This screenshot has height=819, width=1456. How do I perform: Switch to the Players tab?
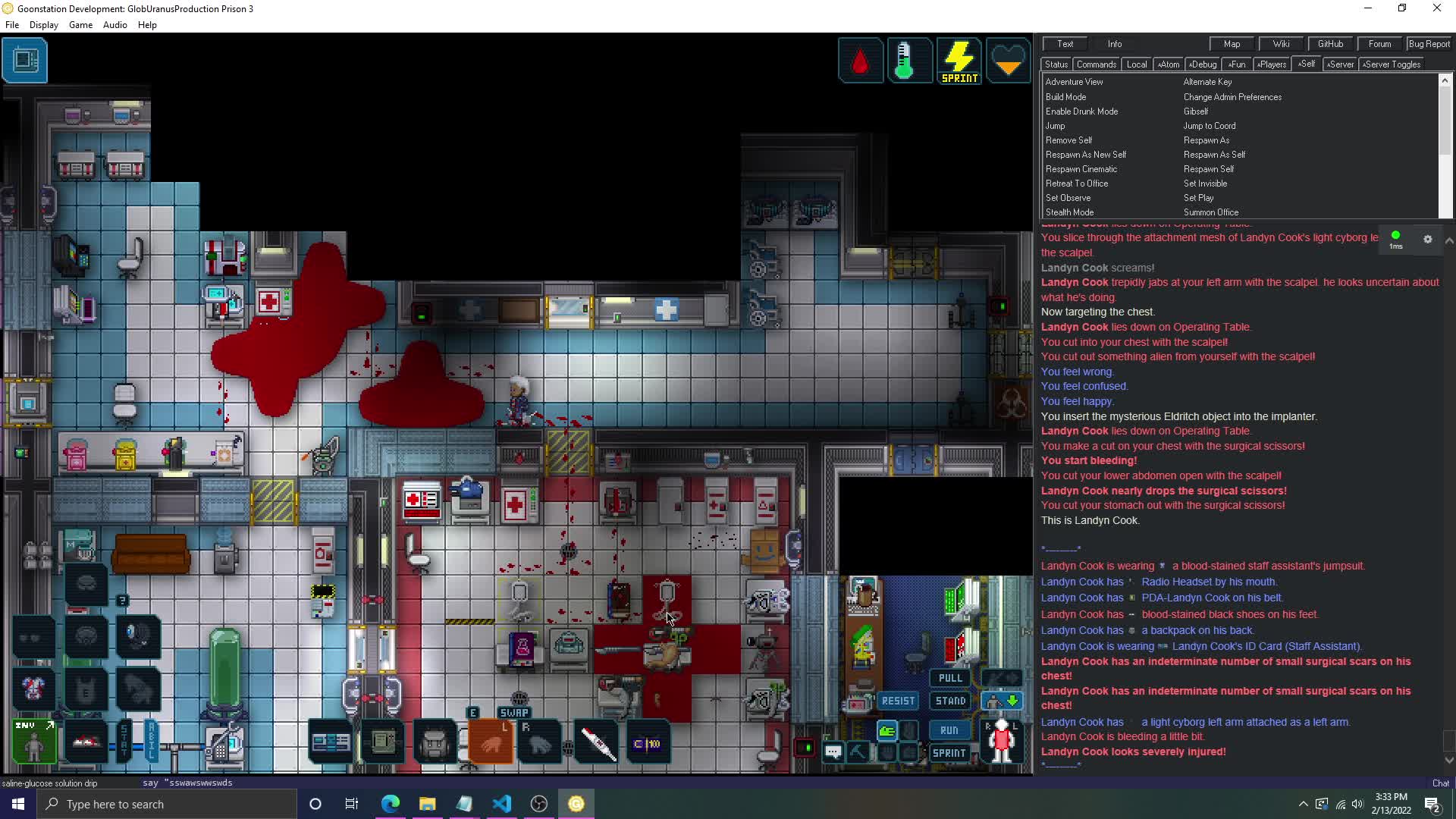(1272, 64)
